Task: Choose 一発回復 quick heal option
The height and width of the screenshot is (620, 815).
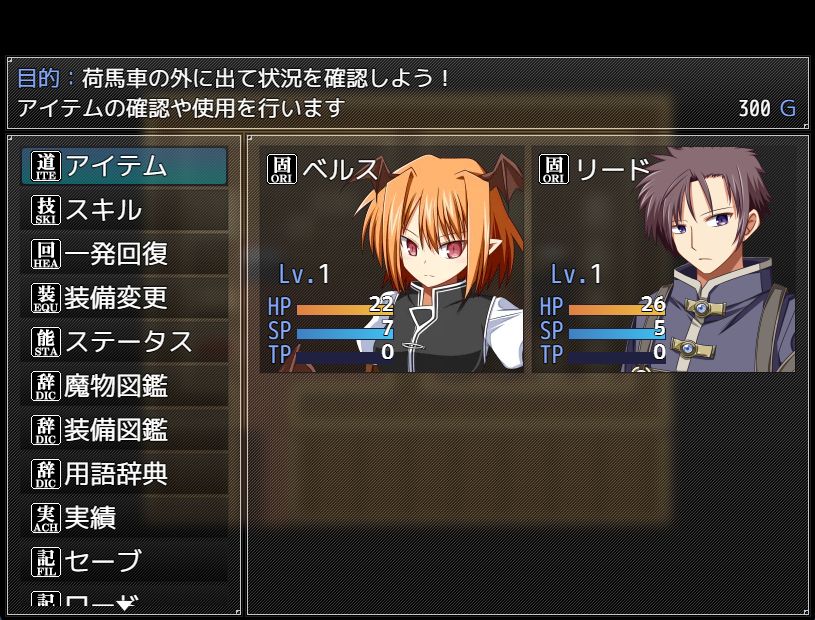Action: point(124,254)
